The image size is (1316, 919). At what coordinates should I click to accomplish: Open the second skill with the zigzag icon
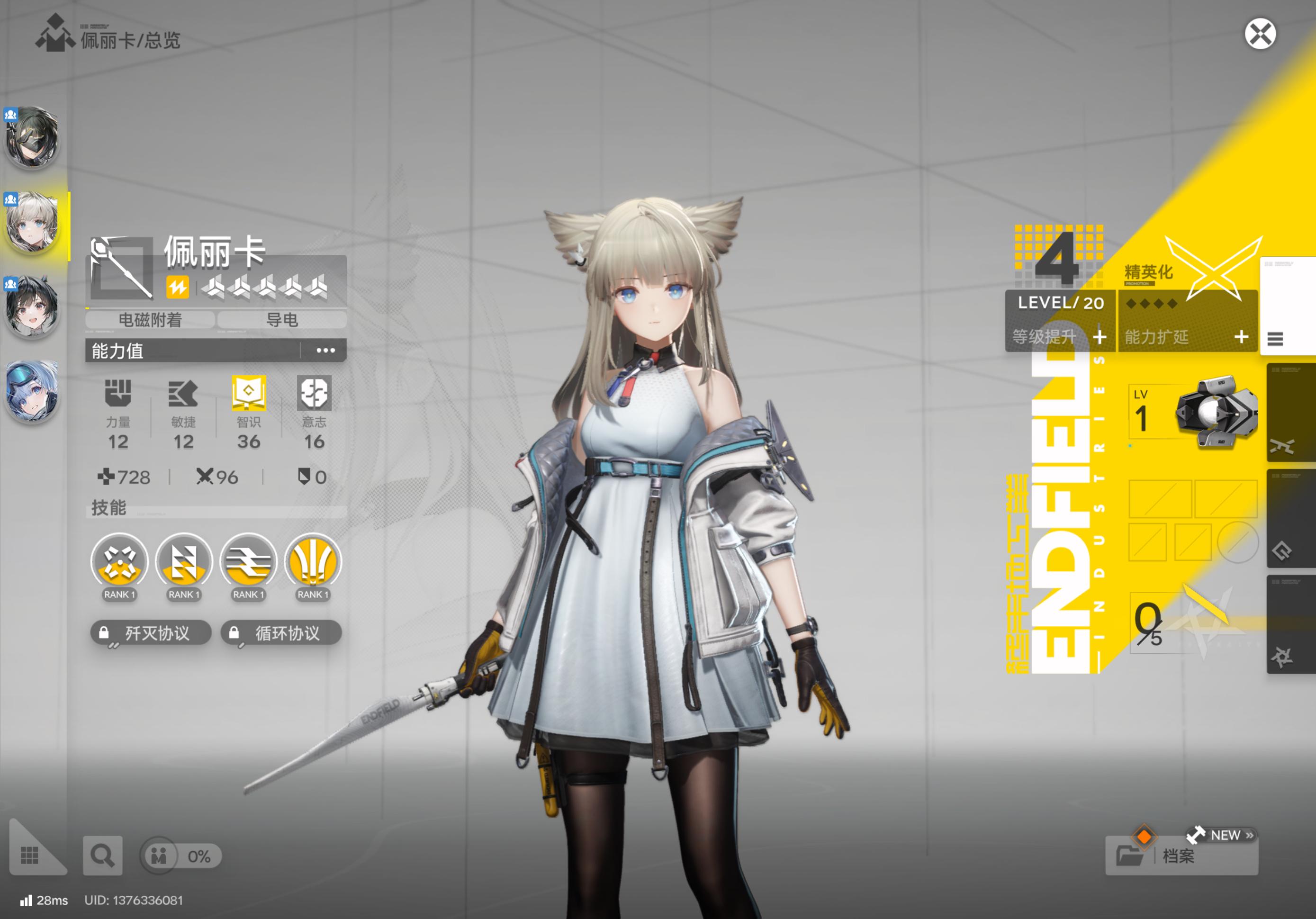[184, 562]
